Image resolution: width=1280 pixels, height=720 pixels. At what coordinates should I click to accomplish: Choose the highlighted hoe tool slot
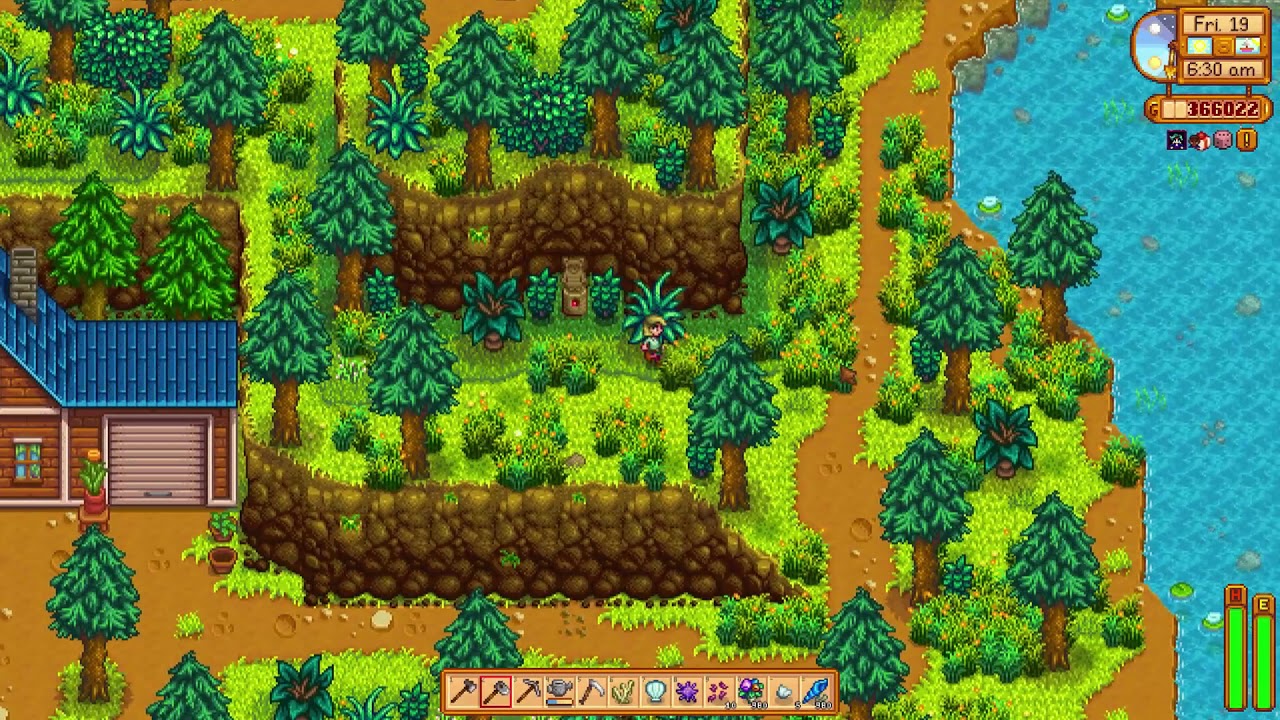coord(496,691)
